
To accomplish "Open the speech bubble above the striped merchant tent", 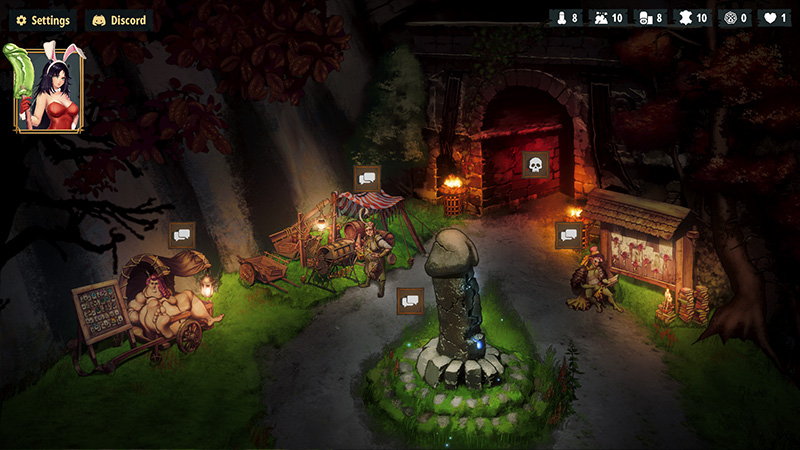I will [x=367, y=178].
